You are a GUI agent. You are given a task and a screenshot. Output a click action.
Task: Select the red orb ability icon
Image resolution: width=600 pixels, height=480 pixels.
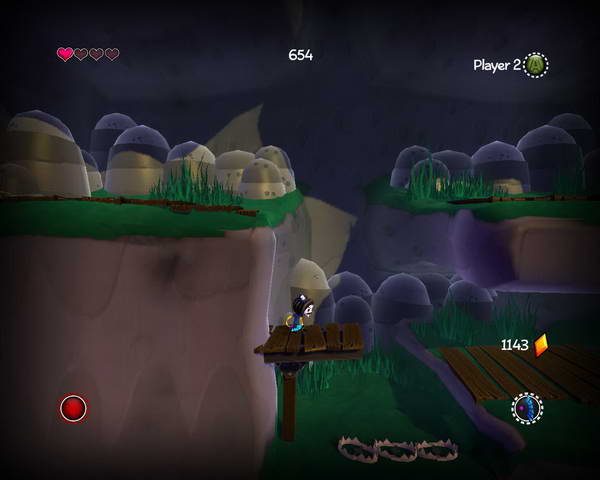click(73, 408)
